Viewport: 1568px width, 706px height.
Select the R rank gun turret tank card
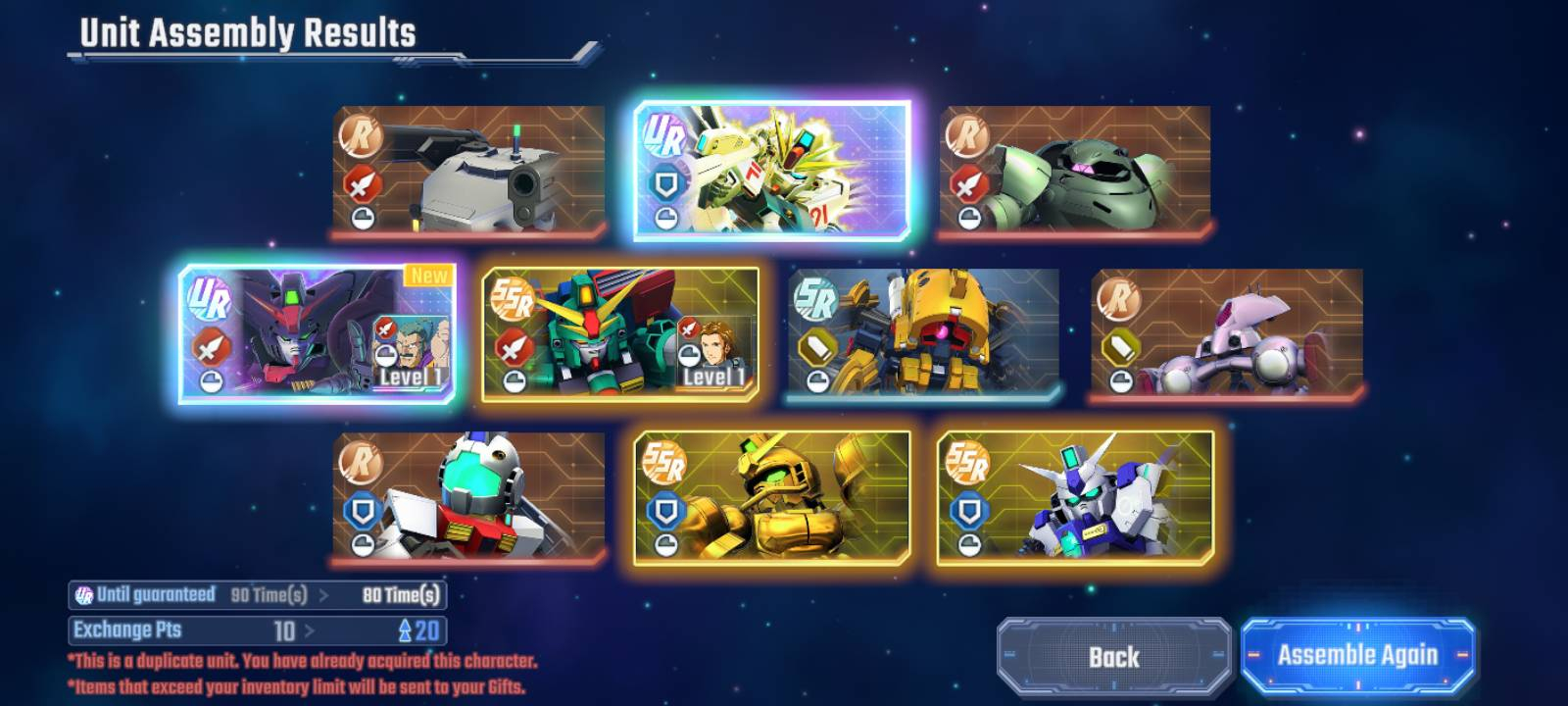pos(468,171)
